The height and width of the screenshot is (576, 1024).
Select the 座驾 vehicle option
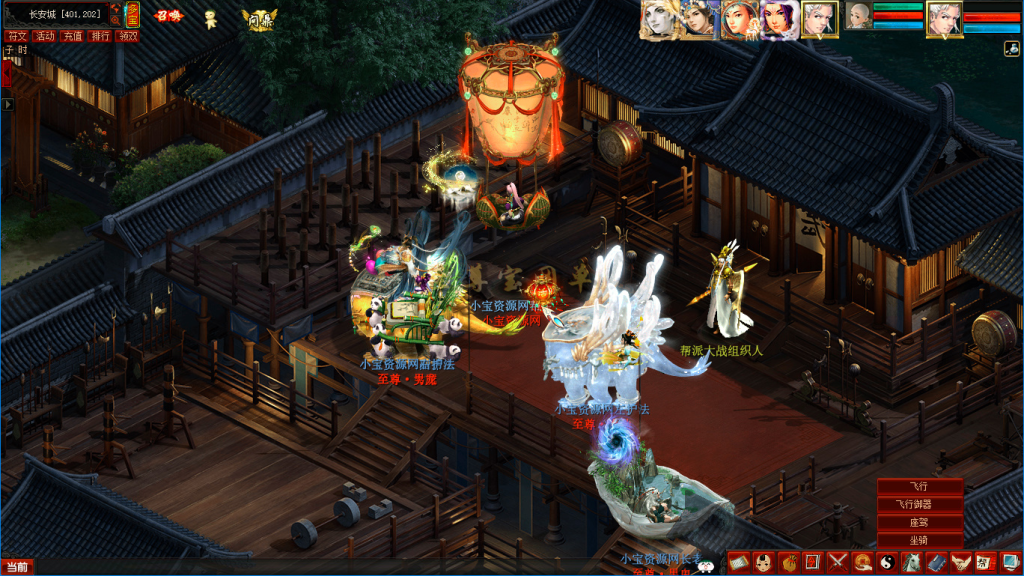[x=919, y=523]
